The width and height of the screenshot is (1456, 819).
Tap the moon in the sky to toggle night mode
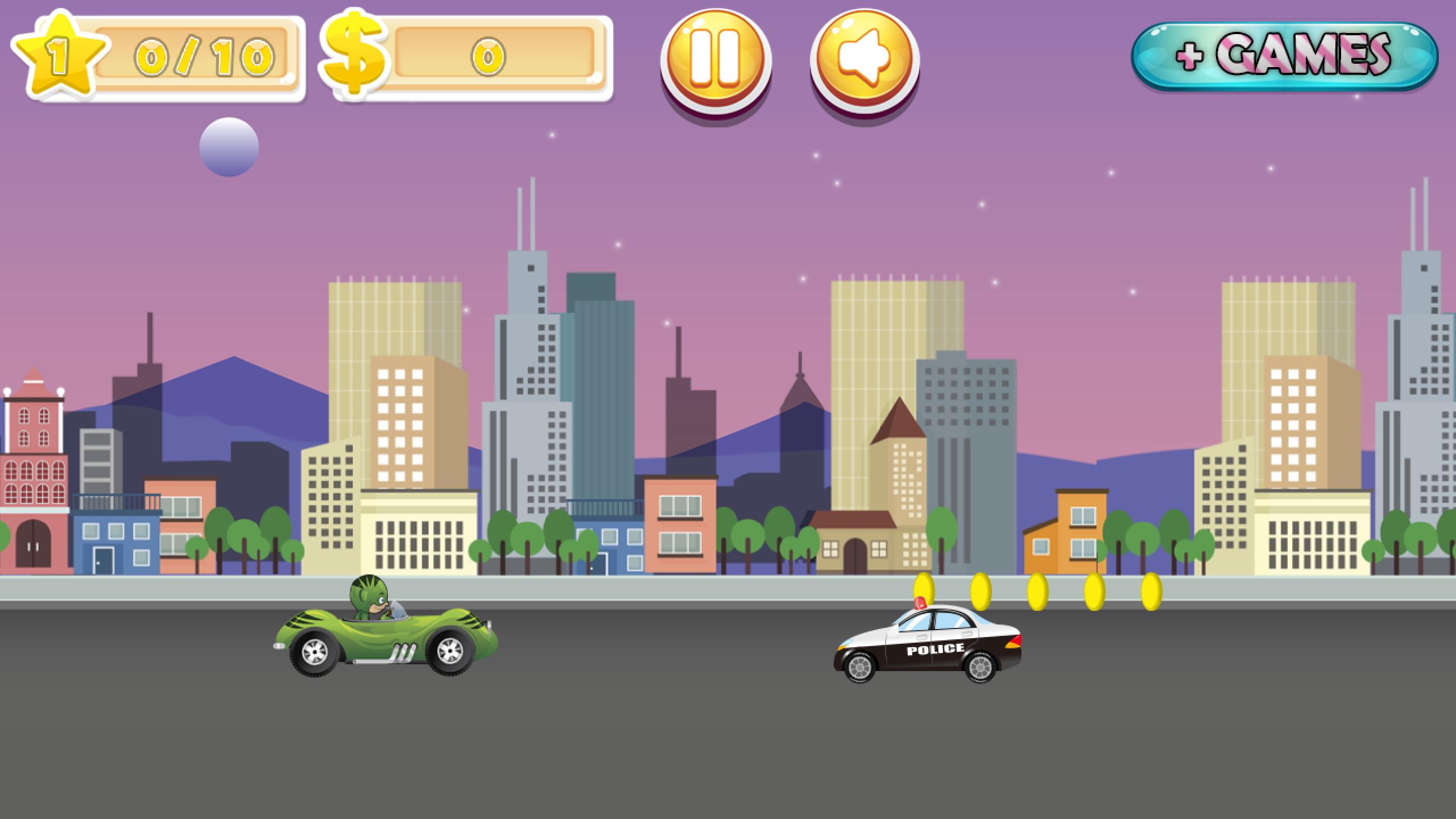point(229,146)
